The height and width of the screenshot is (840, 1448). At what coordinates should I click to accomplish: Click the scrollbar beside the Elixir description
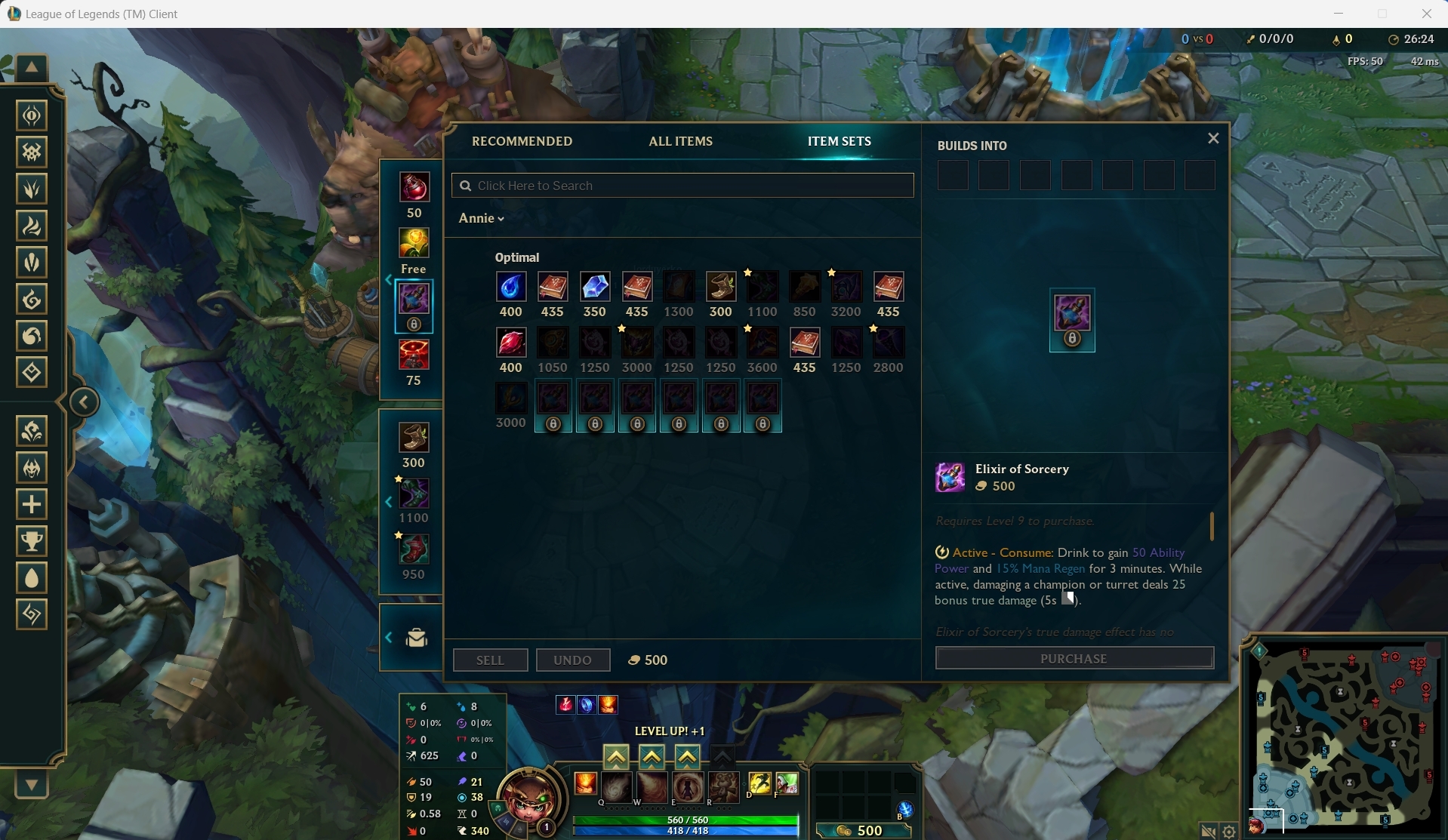[x=1212, y=527]
